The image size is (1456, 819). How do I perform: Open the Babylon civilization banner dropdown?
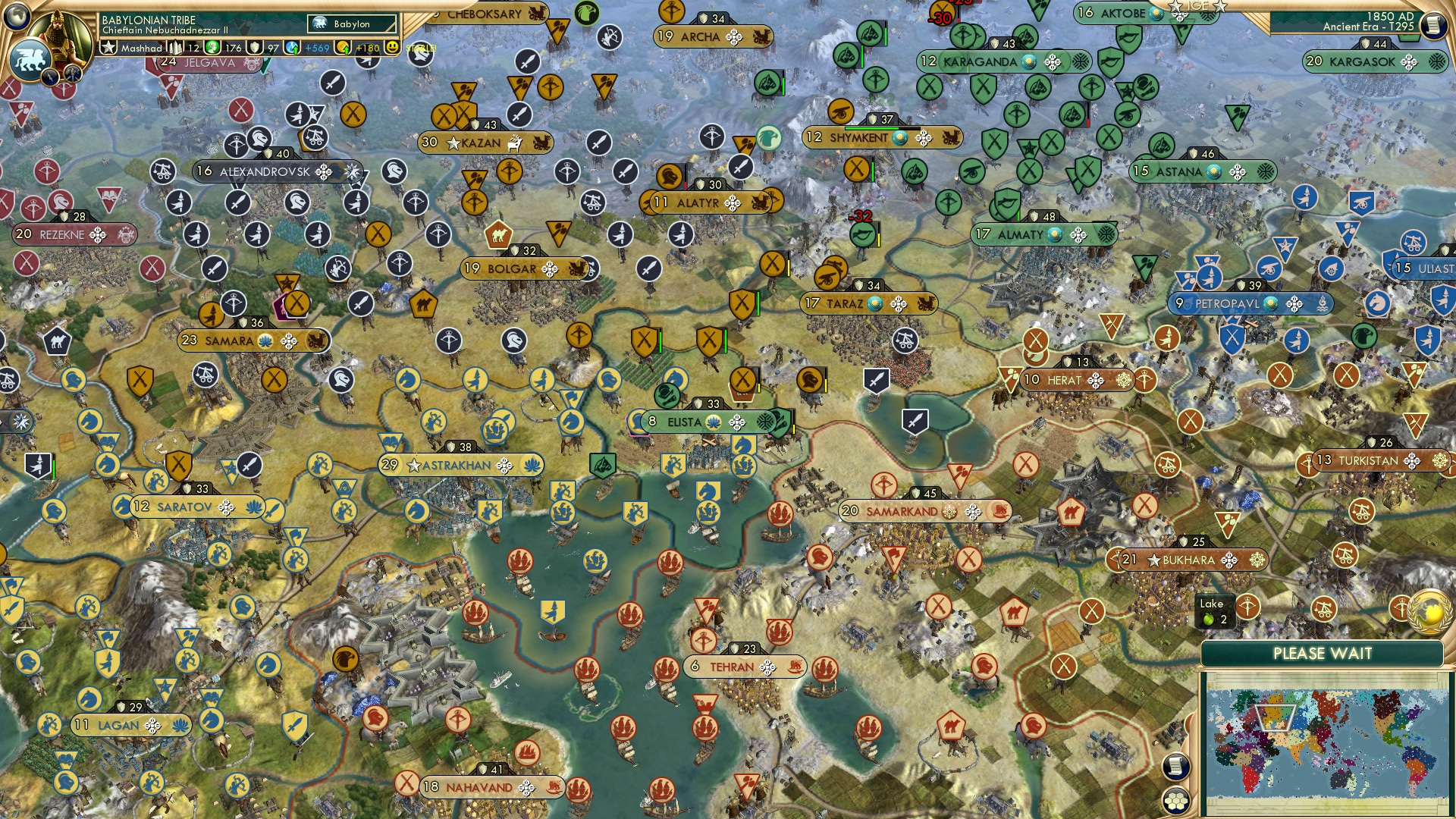[350, 24]
